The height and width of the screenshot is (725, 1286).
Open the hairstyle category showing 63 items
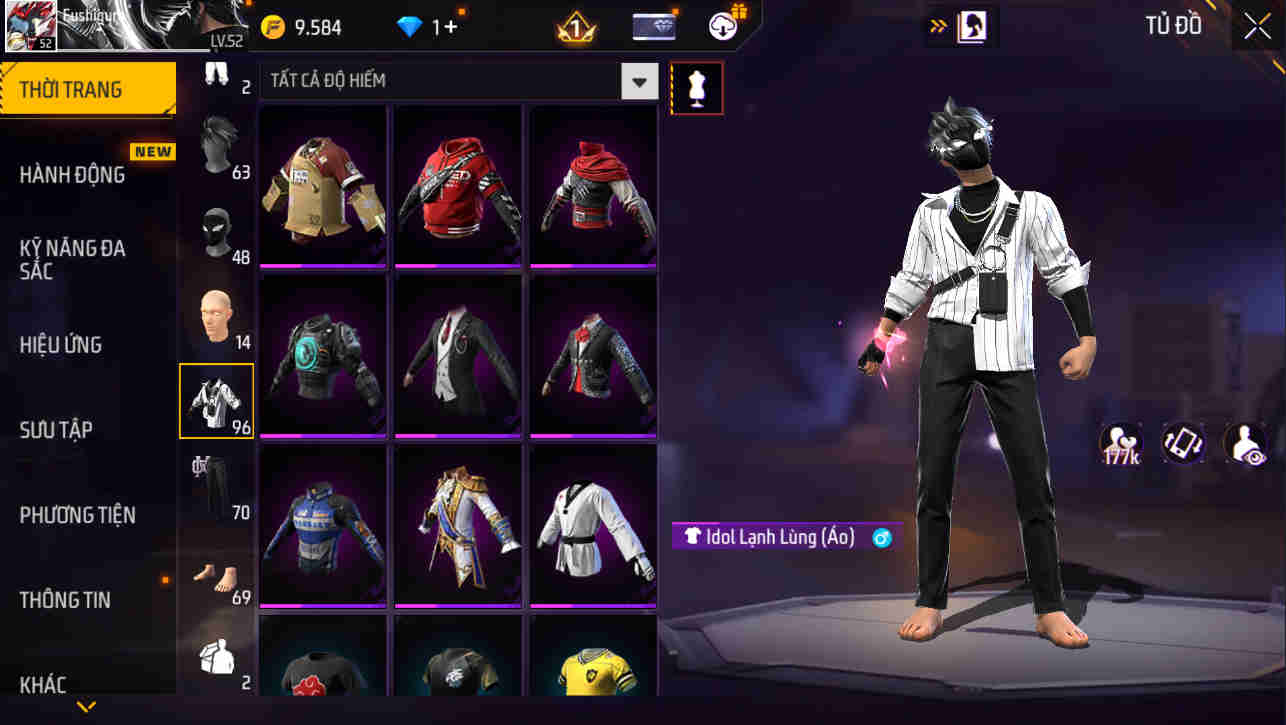coord(217,155)
